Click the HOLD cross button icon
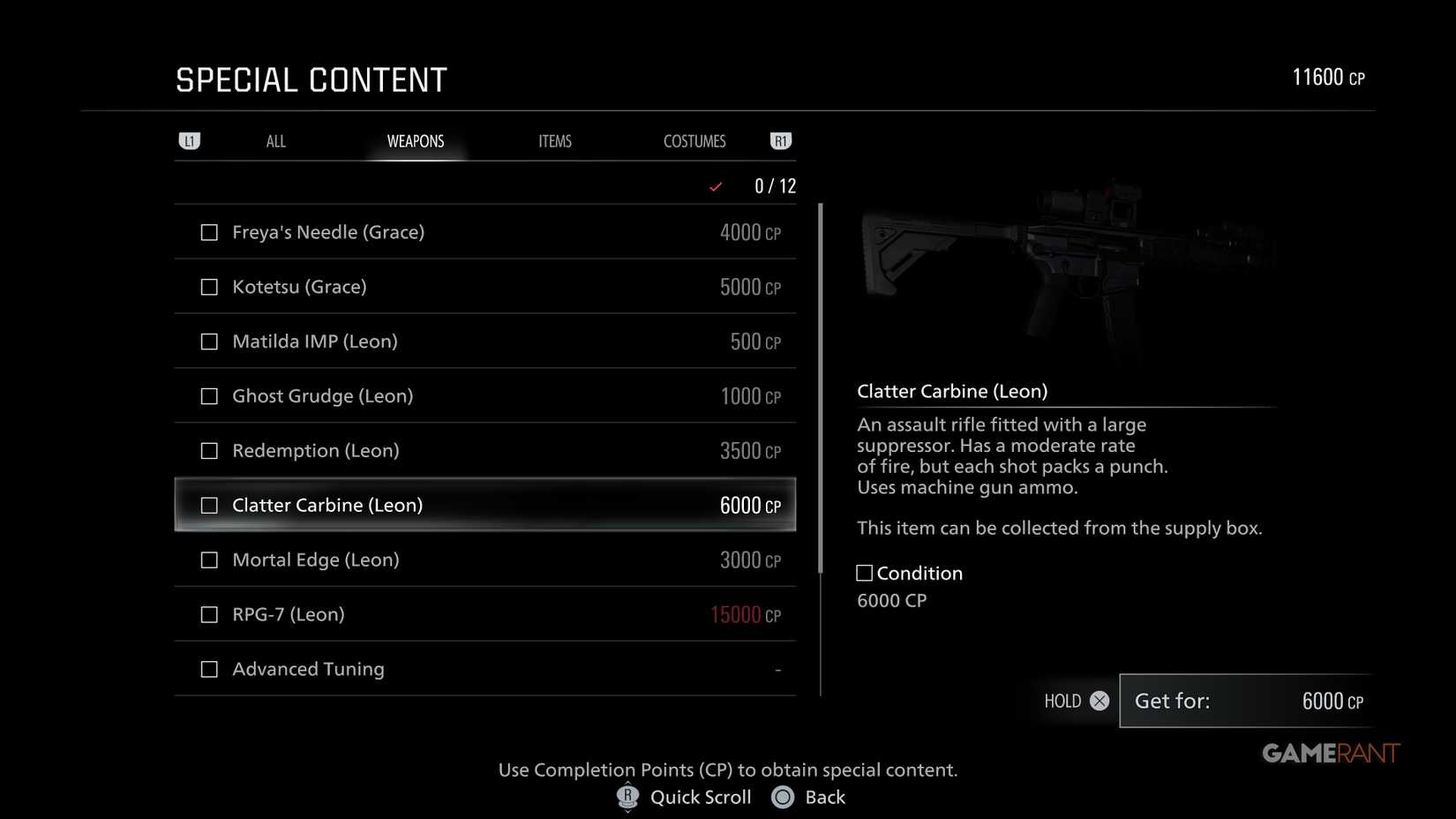Image resolution: width=1456 pixels, height=819 pixels. (1099, 701)
